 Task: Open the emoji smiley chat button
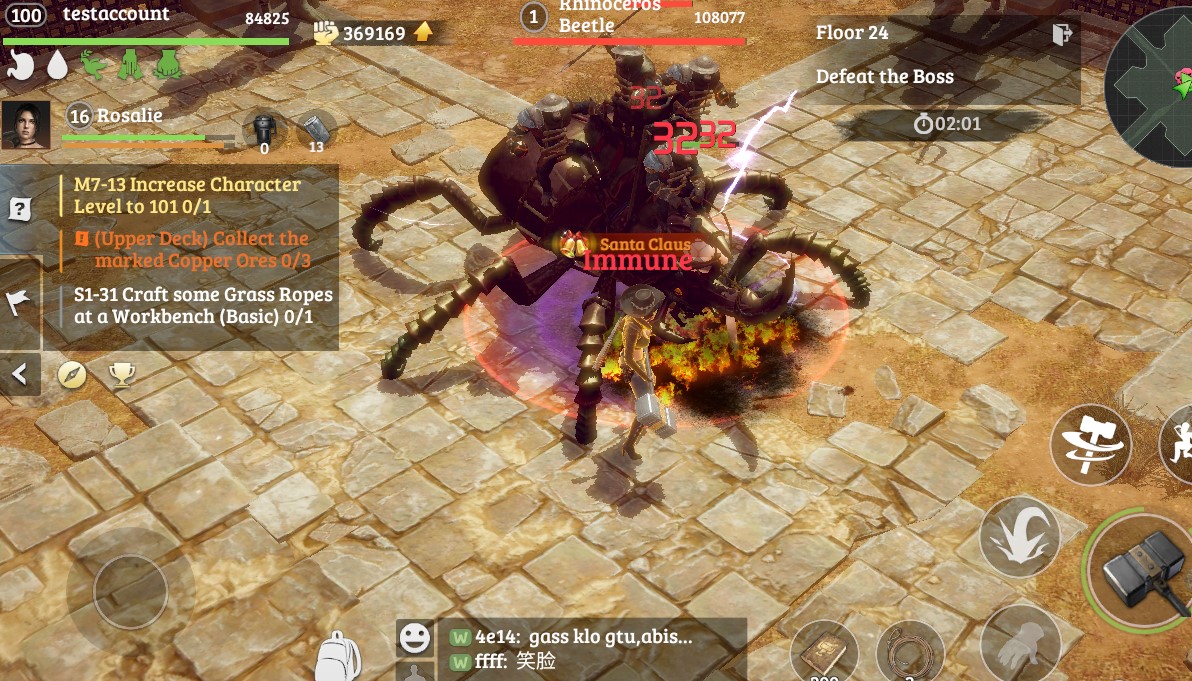pyautogui.click(x=414, y=636)
